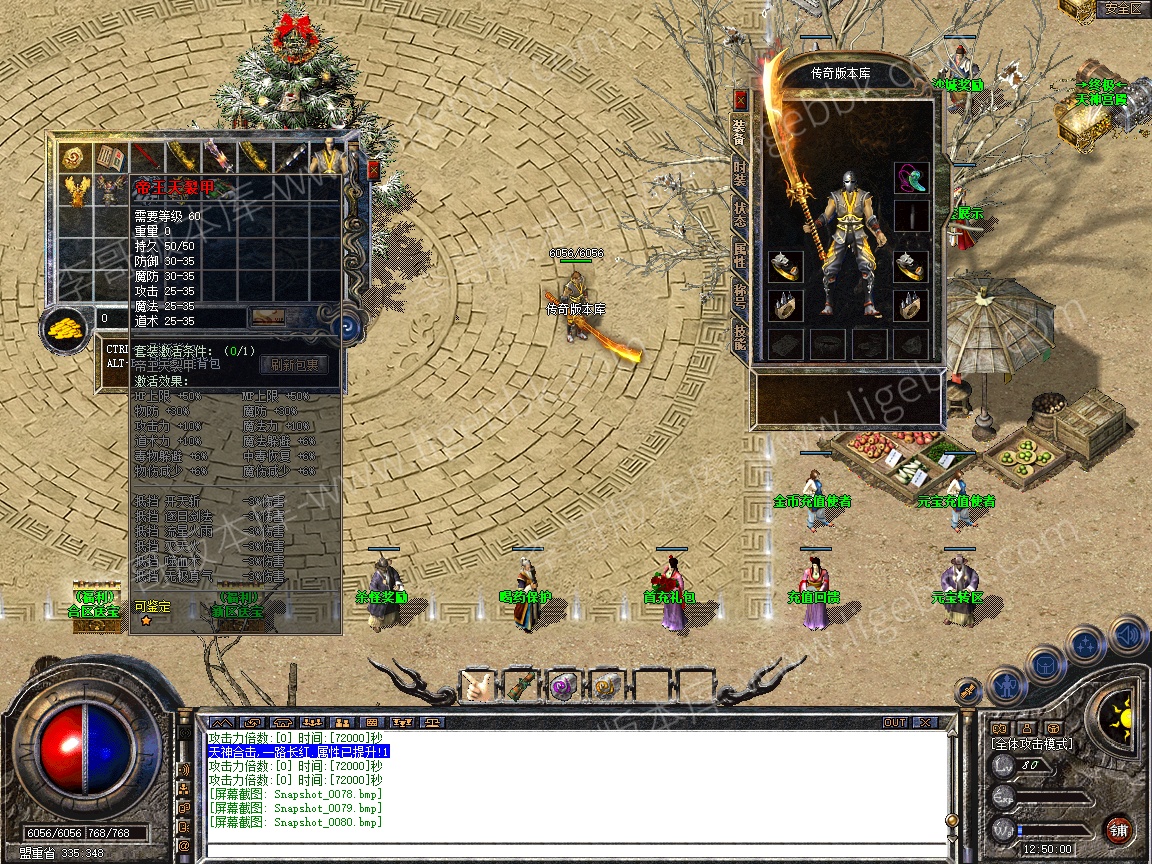
Task: Click the OUT button on chat bar
Action: [x=894, y=722]
